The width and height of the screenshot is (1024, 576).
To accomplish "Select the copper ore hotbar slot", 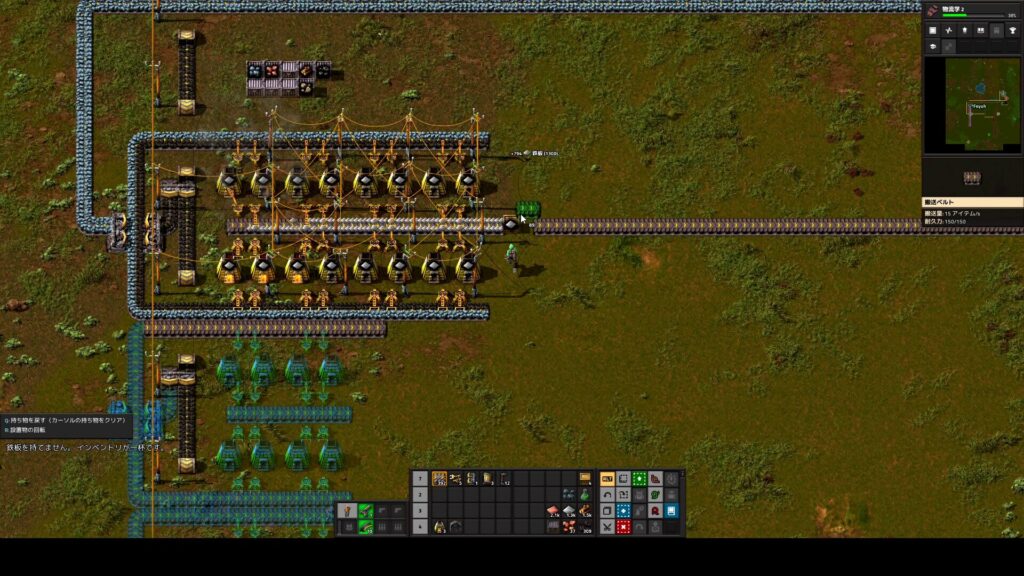I will pos(570,526).
